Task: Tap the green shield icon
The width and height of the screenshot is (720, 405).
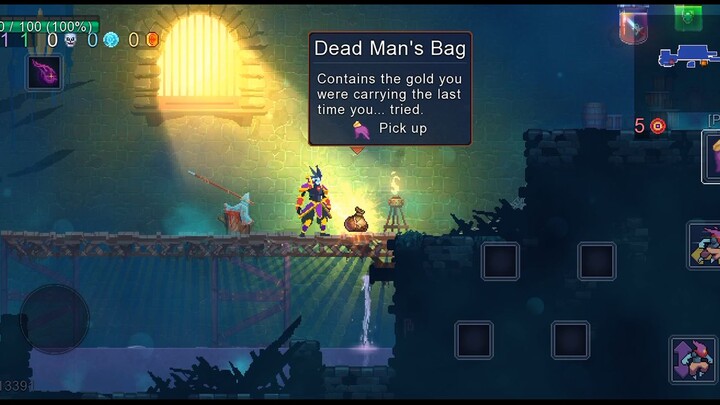Action: (687, 16)
